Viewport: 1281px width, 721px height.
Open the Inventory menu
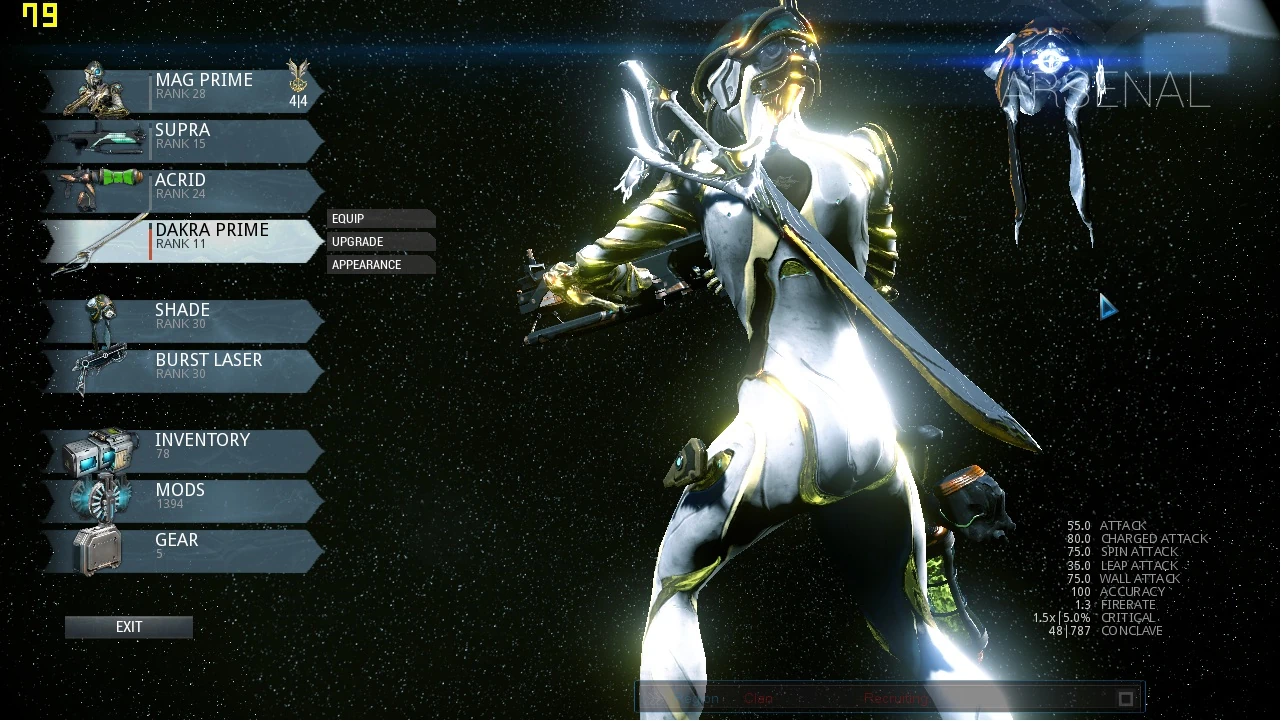pyautogui.click(x=185, y=450)
